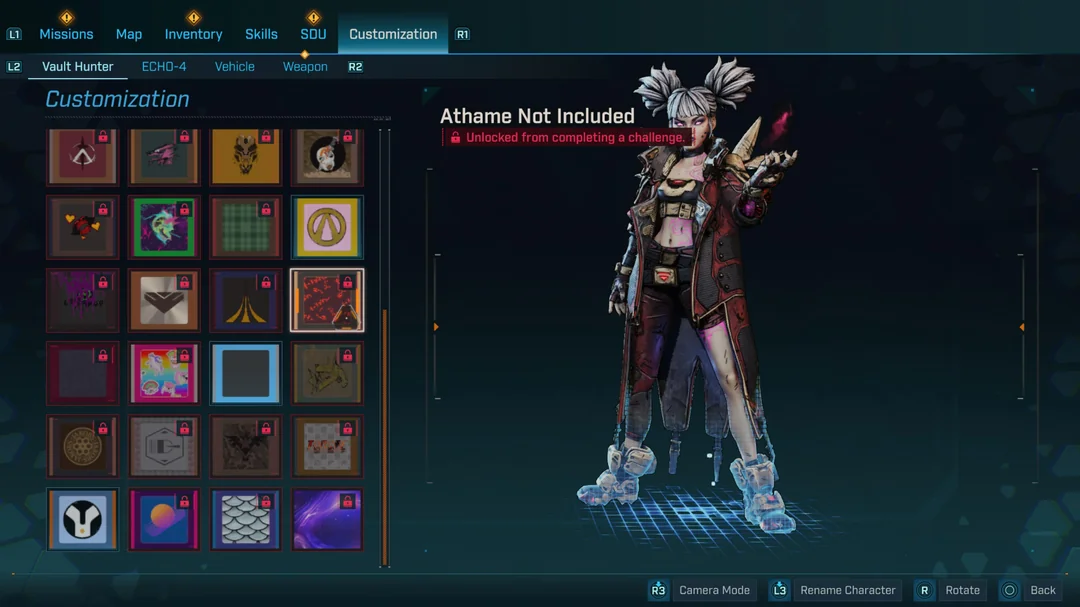The image size is (1080, 607).
Task: Switch to the ECHO-4 customization sub-tab
Action: (x=164, y=67)
